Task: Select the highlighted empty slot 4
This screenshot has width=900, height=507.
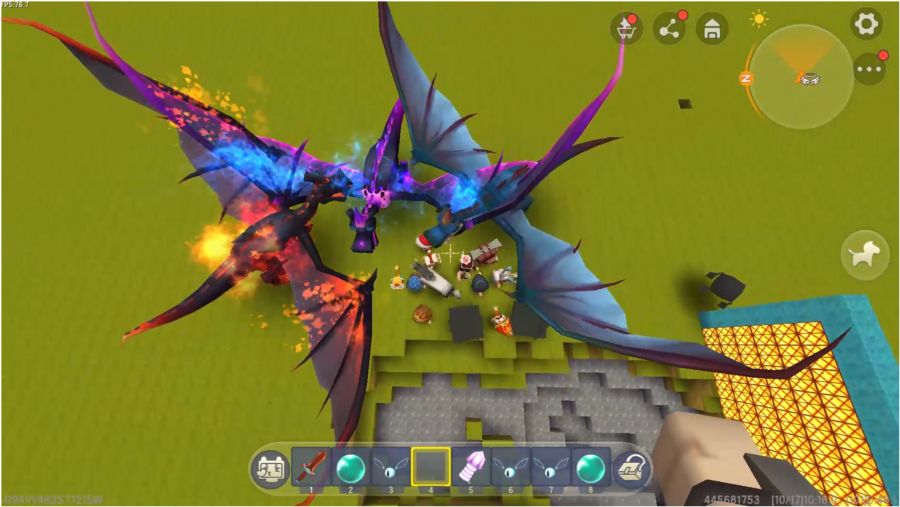Action: coord(430,467)
